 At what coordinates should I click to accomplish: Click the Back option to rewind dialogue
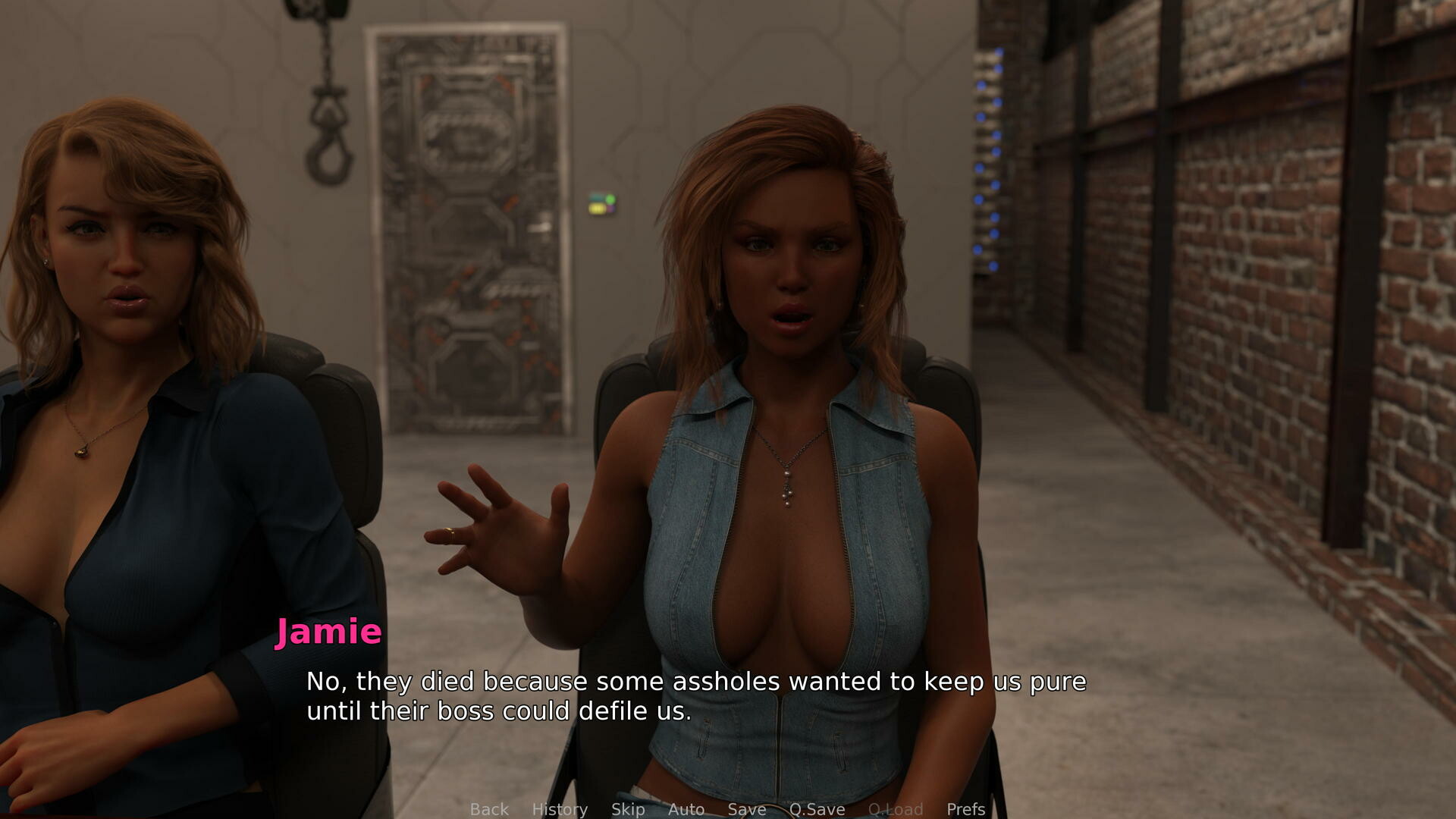tap(489, 809)
